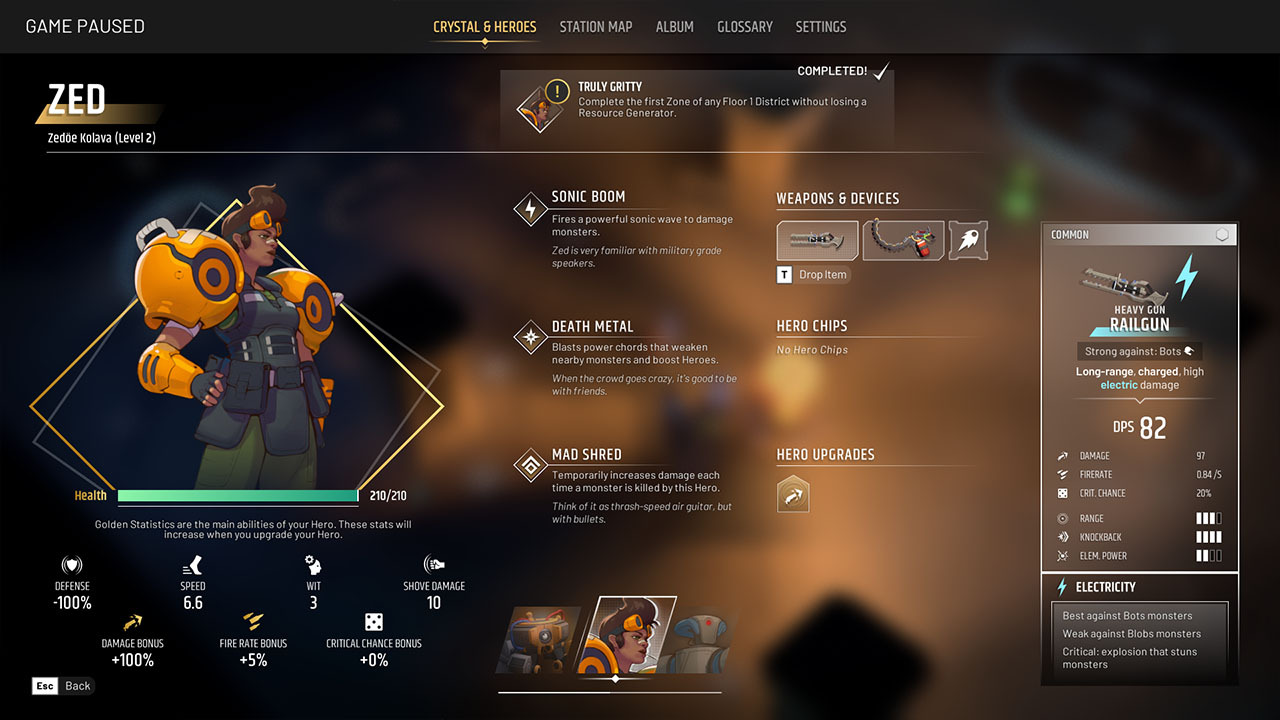Select the Death Metal ability icon
The height and width of the screenshot is (720, 1280).
pos(530,338)
